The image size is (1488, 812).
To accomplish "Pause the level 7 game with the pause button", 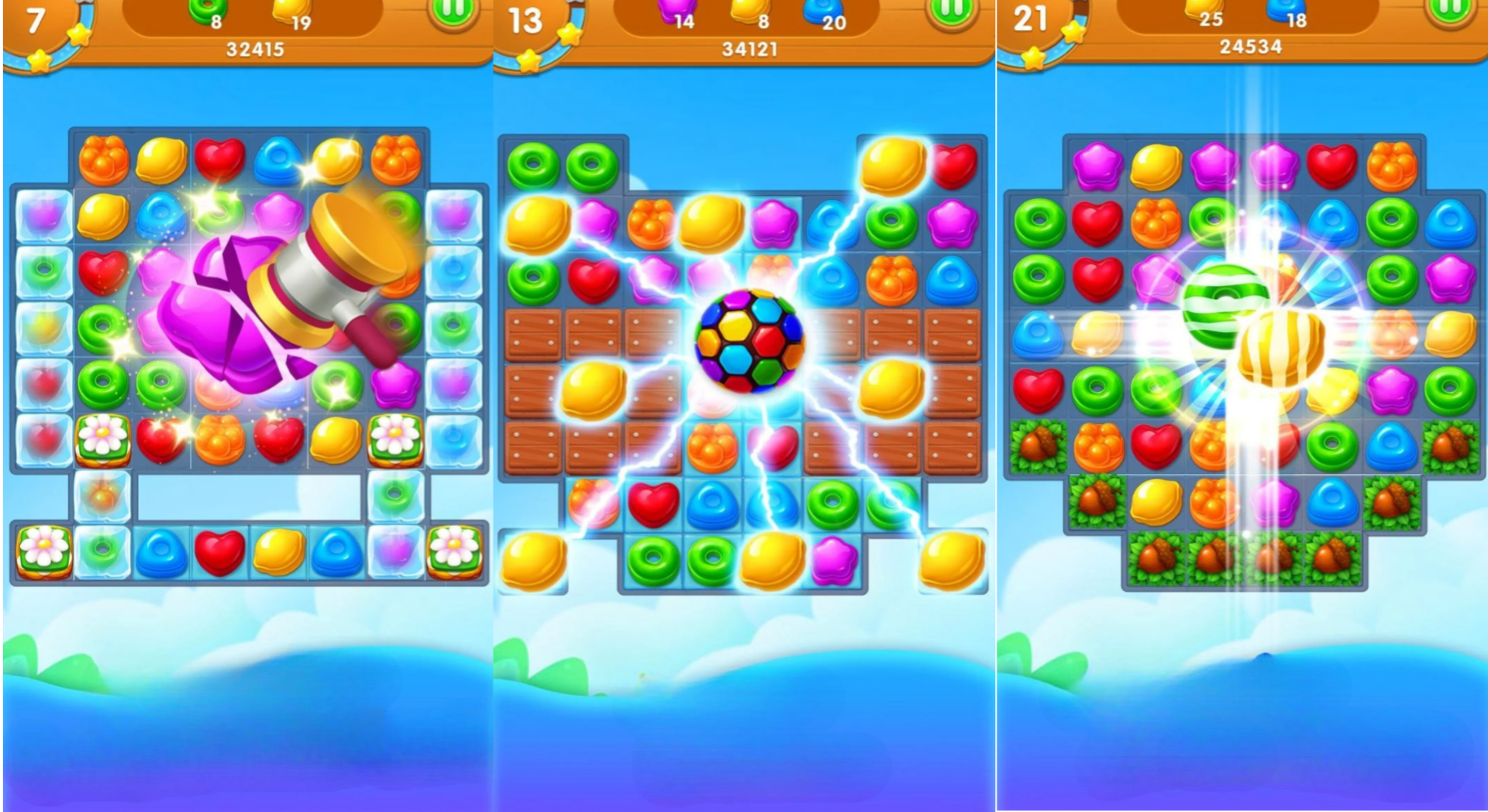I will click(x=453, y=14).
